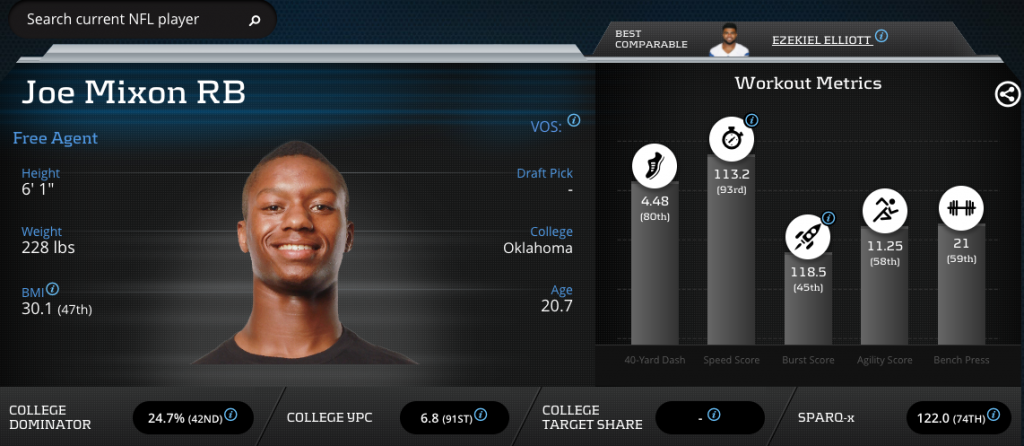Open the College Dominator info icon
1024x446 pixels.
[231, 414]
